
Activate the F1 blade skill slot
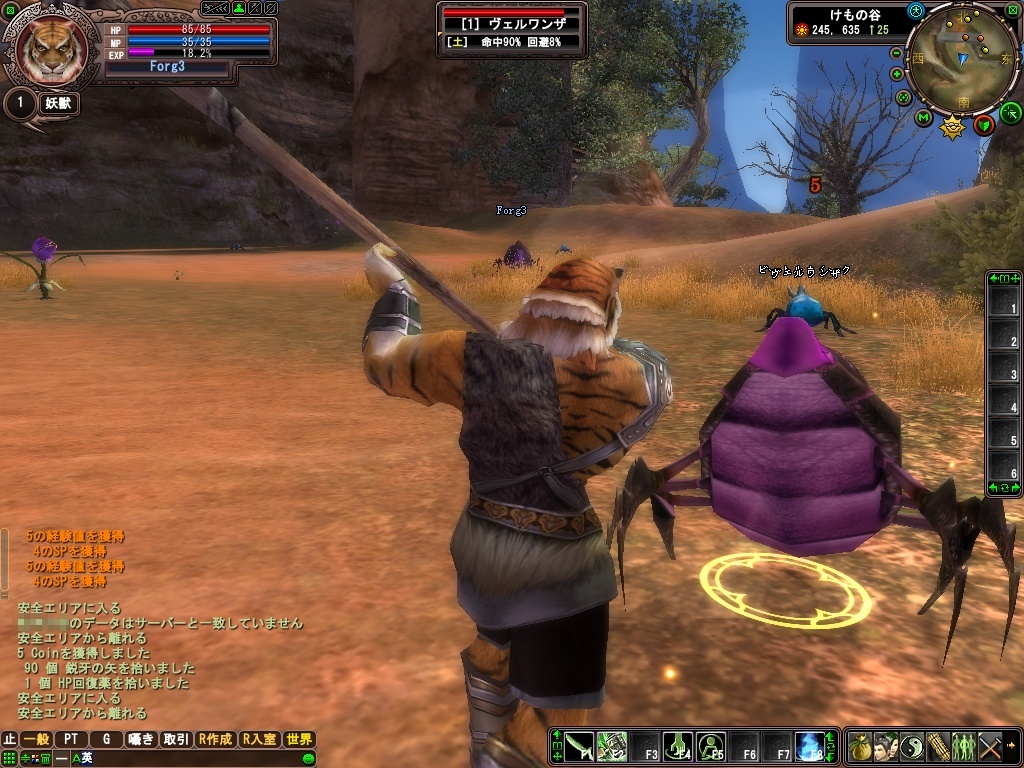coord(578,746)
